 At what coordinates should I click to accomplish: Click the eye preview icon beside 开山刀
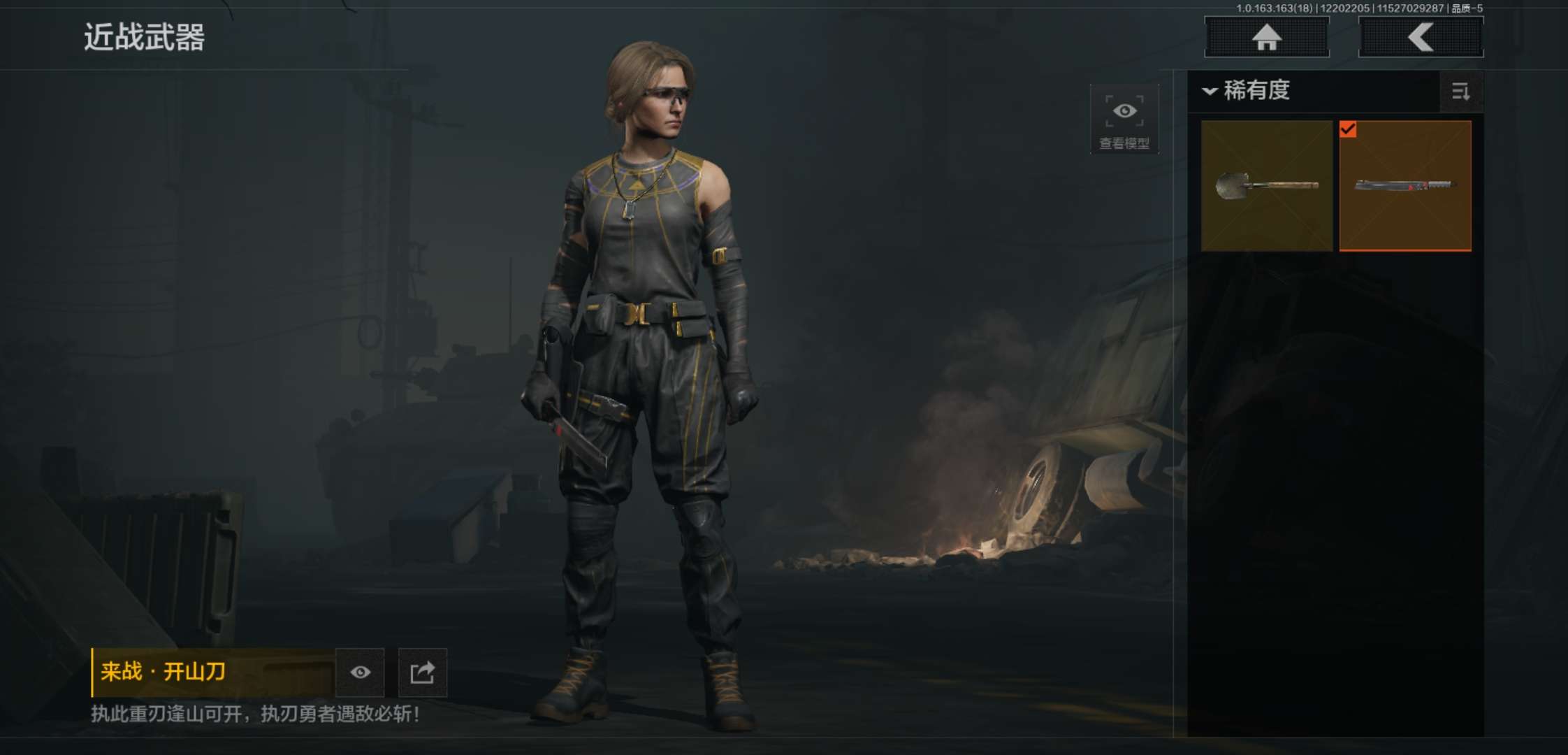pos(360,673)
